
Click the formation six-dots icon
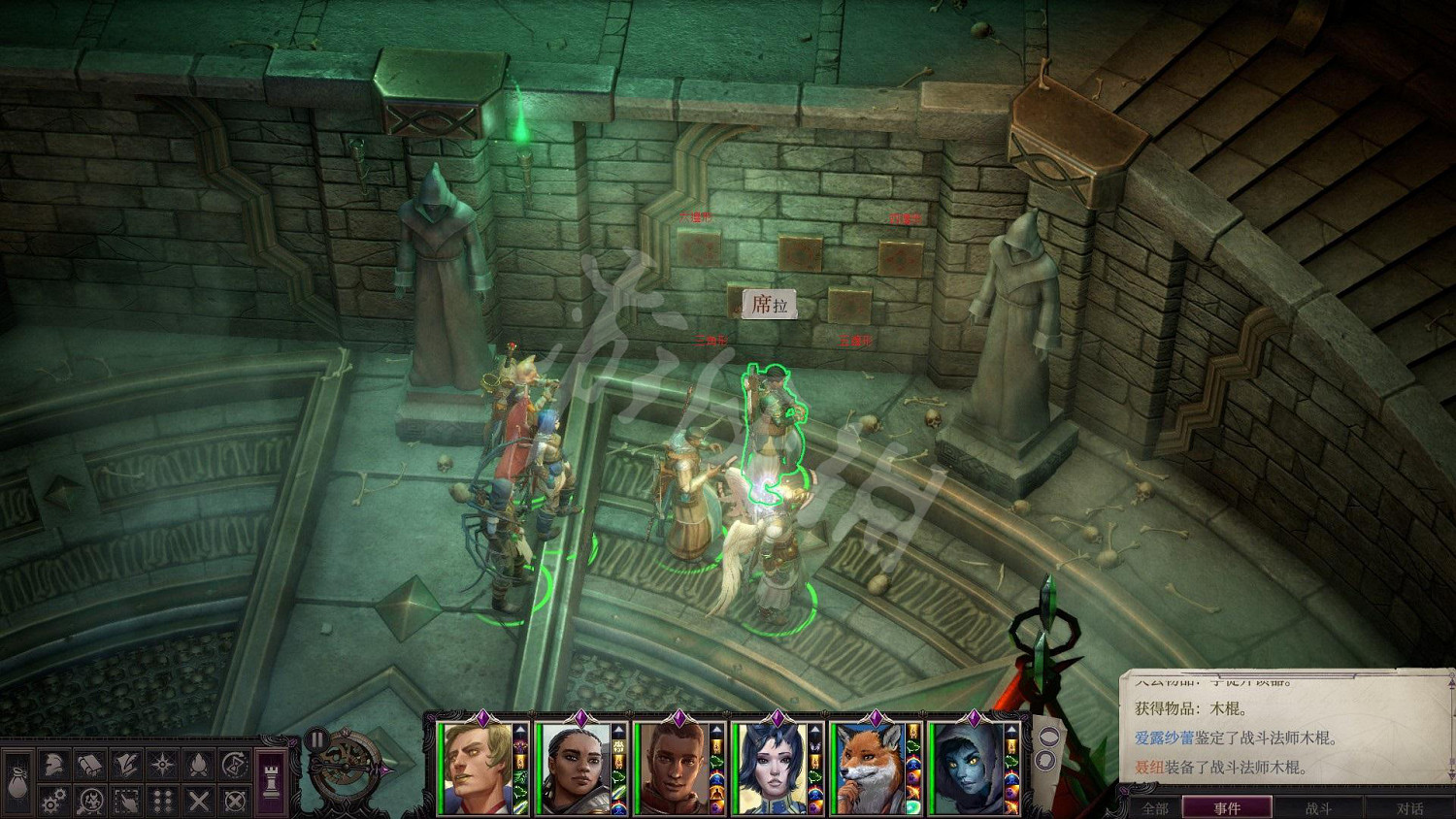pyautogui.click(x=162, y=801)
